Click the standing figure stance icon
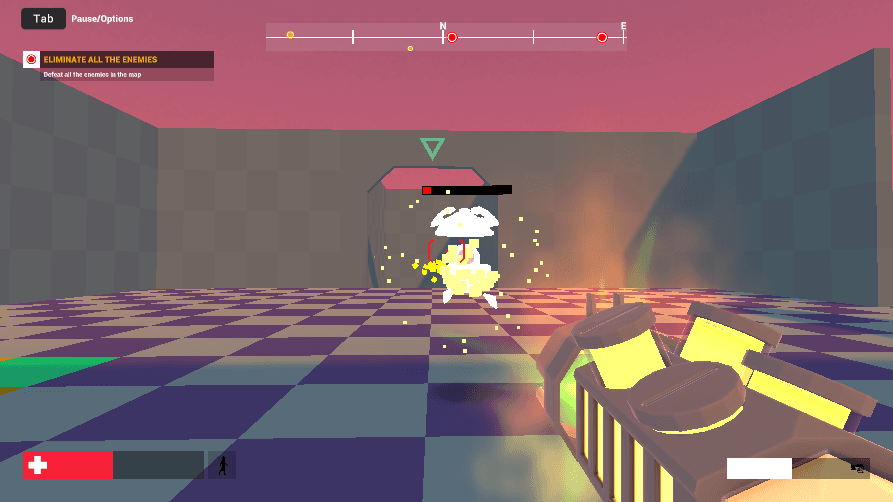The image size is (893, 502). (x=223, y=465)
